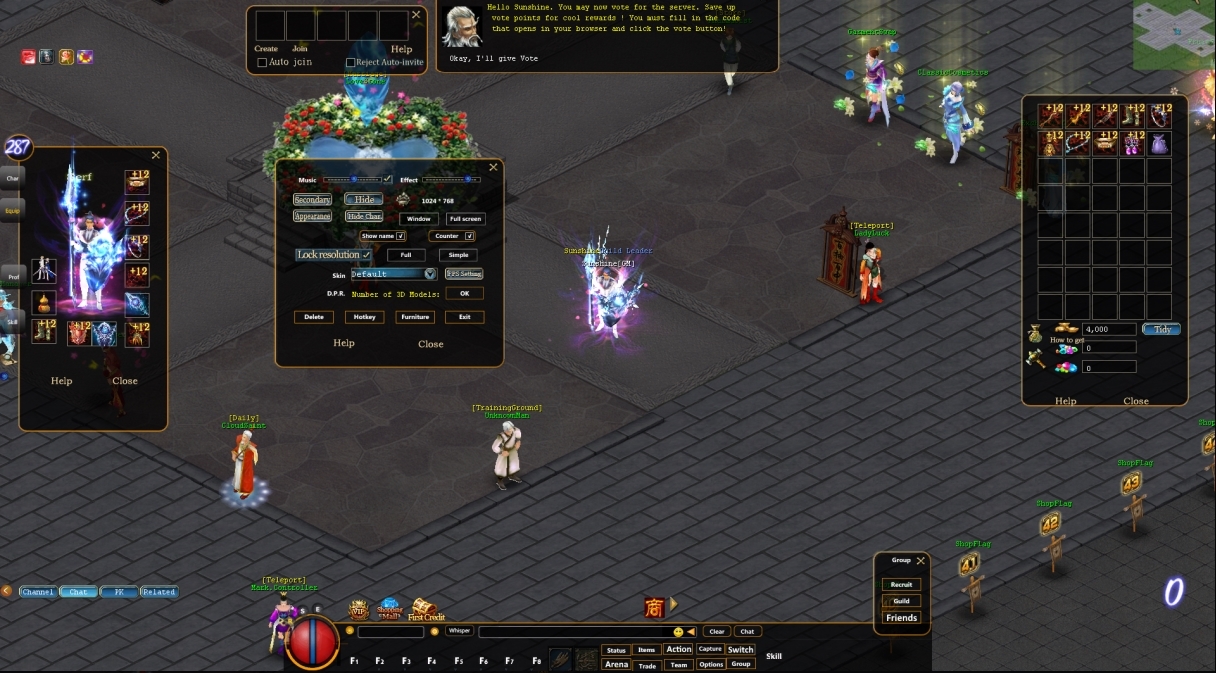Open the Arena menu
This screenshot has width=1216, height=673.
tap(616, 664)
